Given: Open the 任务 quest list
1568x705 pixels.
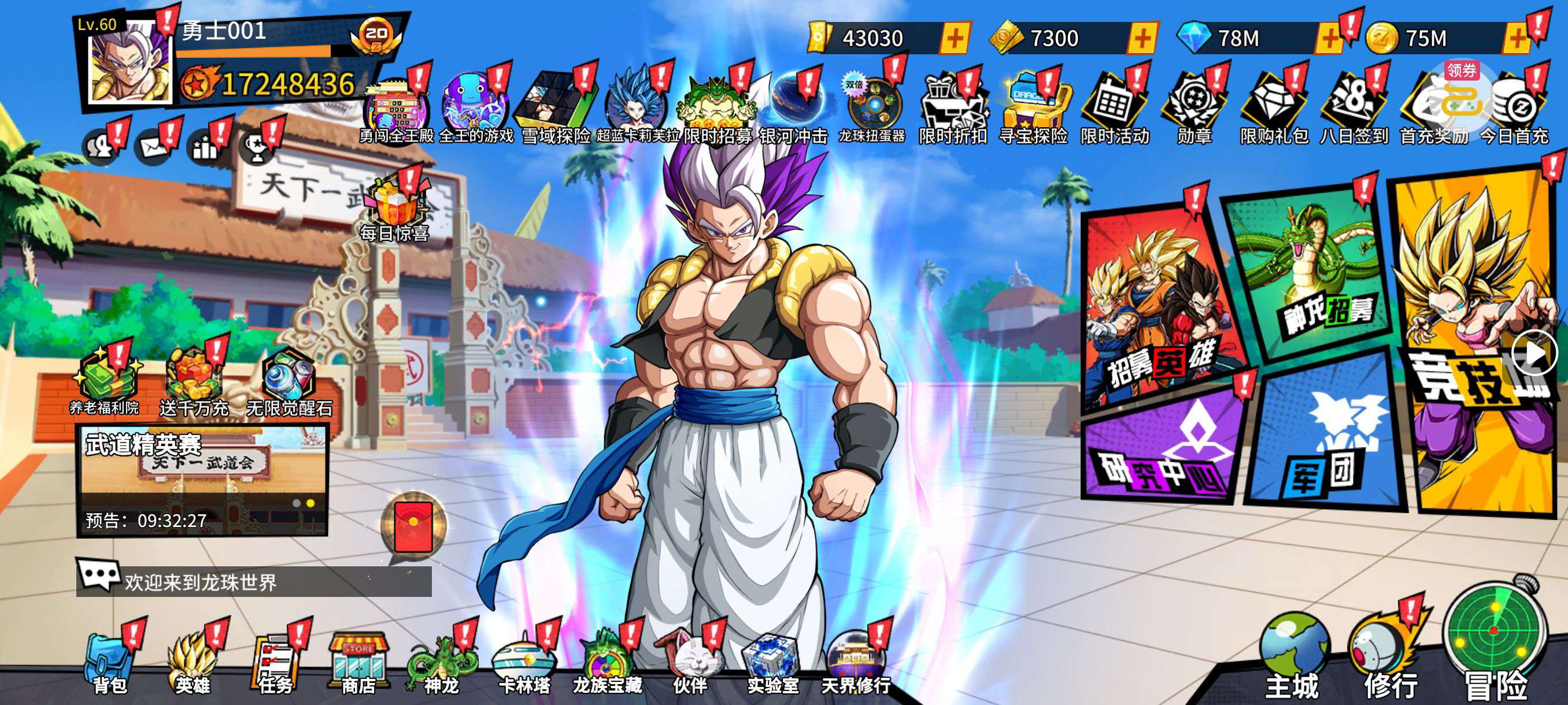Looking at the screenshot, I should coord(275,664).
